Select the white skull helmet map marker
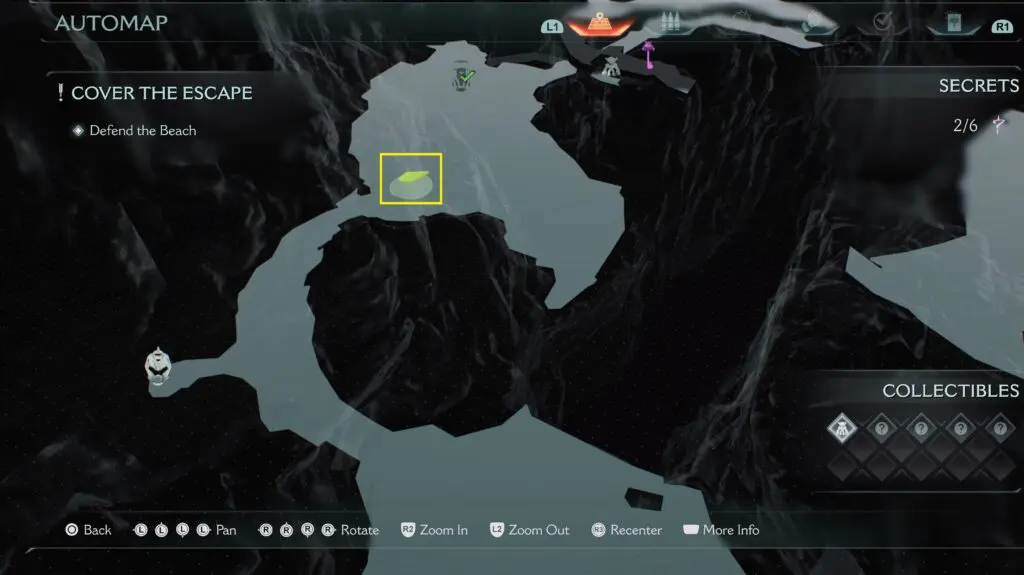 coord(158,366)
